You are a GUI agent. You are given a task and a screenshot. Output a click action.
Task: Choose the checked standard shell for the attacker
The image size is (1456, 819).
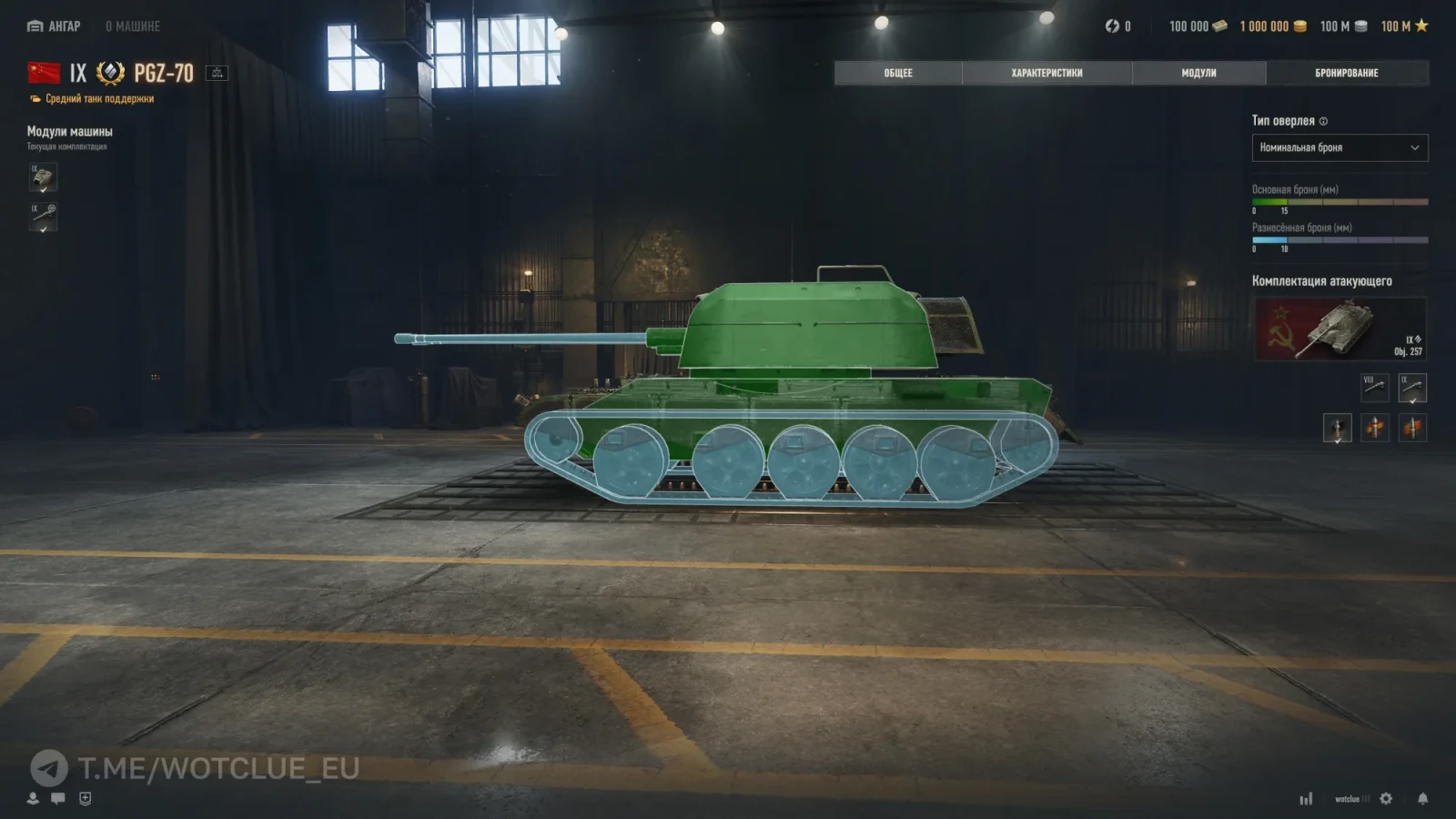point(1337,428)
